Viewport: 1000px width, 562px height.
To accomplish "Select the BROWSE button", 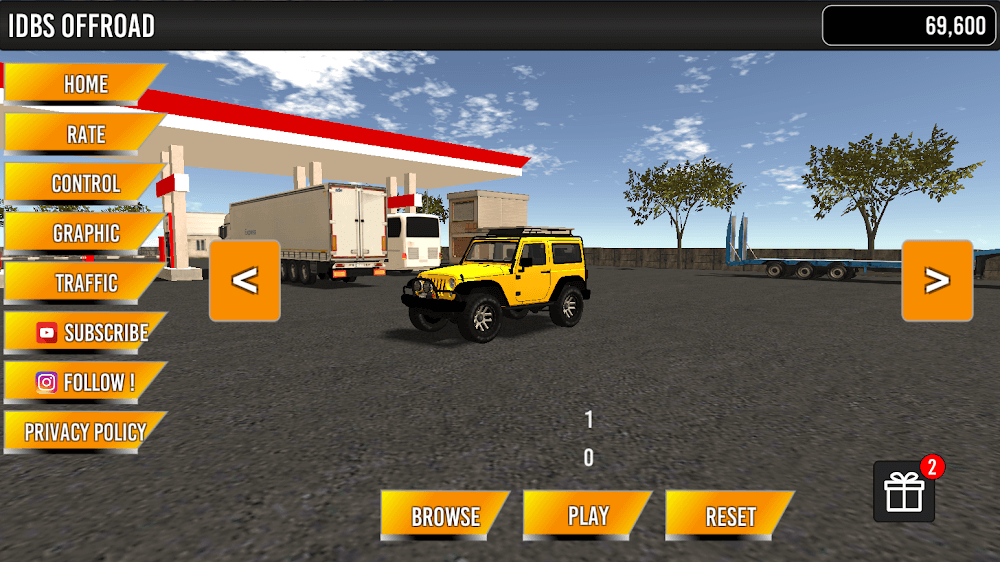I will tap(445, 517).
